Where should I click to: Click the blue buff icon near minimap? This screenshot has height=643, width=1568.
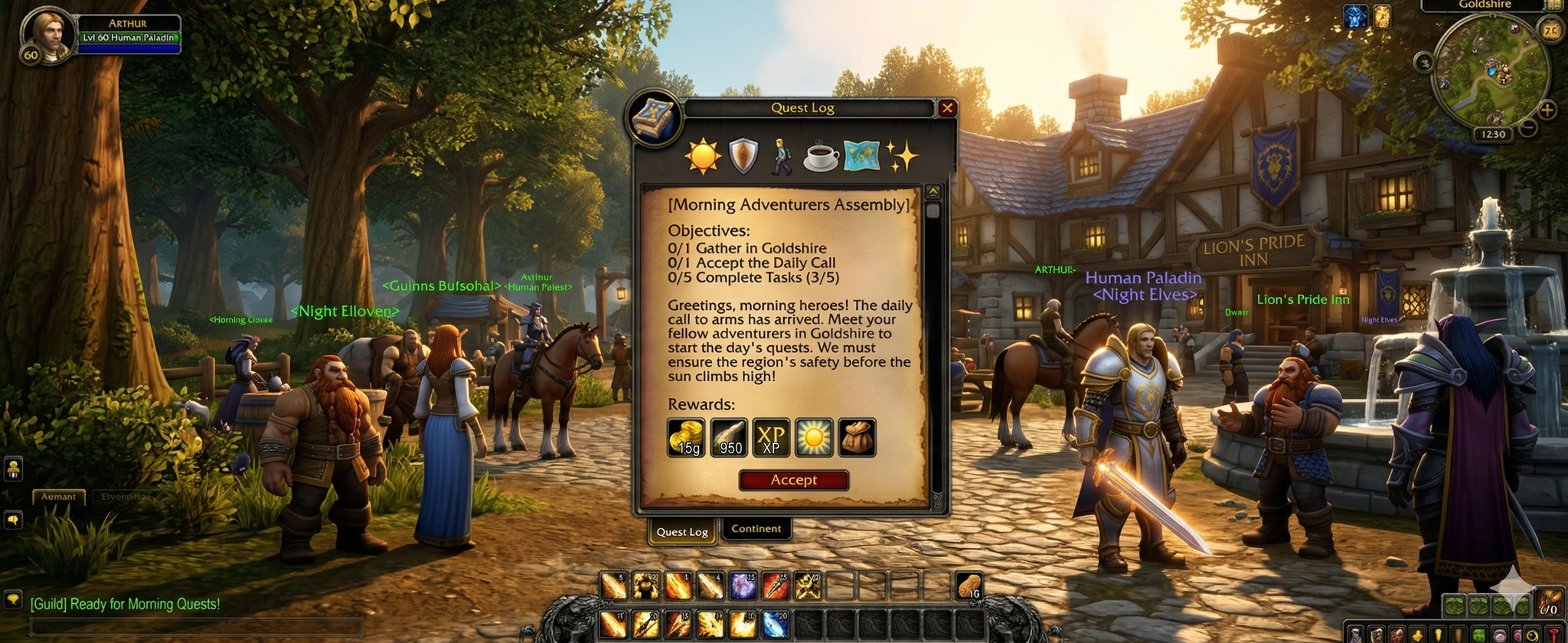[x=1355, y=16]
